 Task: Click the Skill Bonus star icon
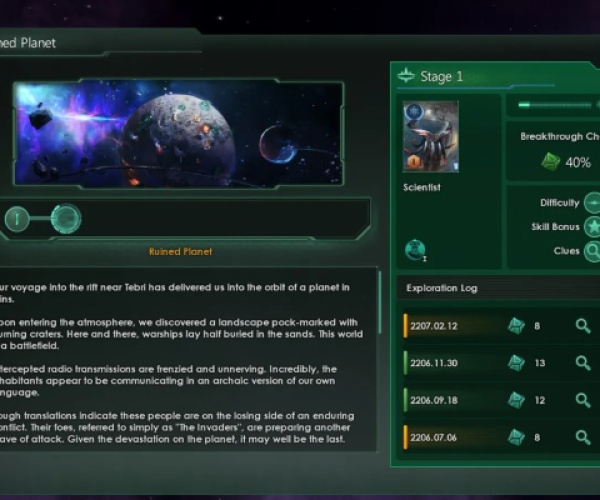point(592,227)
